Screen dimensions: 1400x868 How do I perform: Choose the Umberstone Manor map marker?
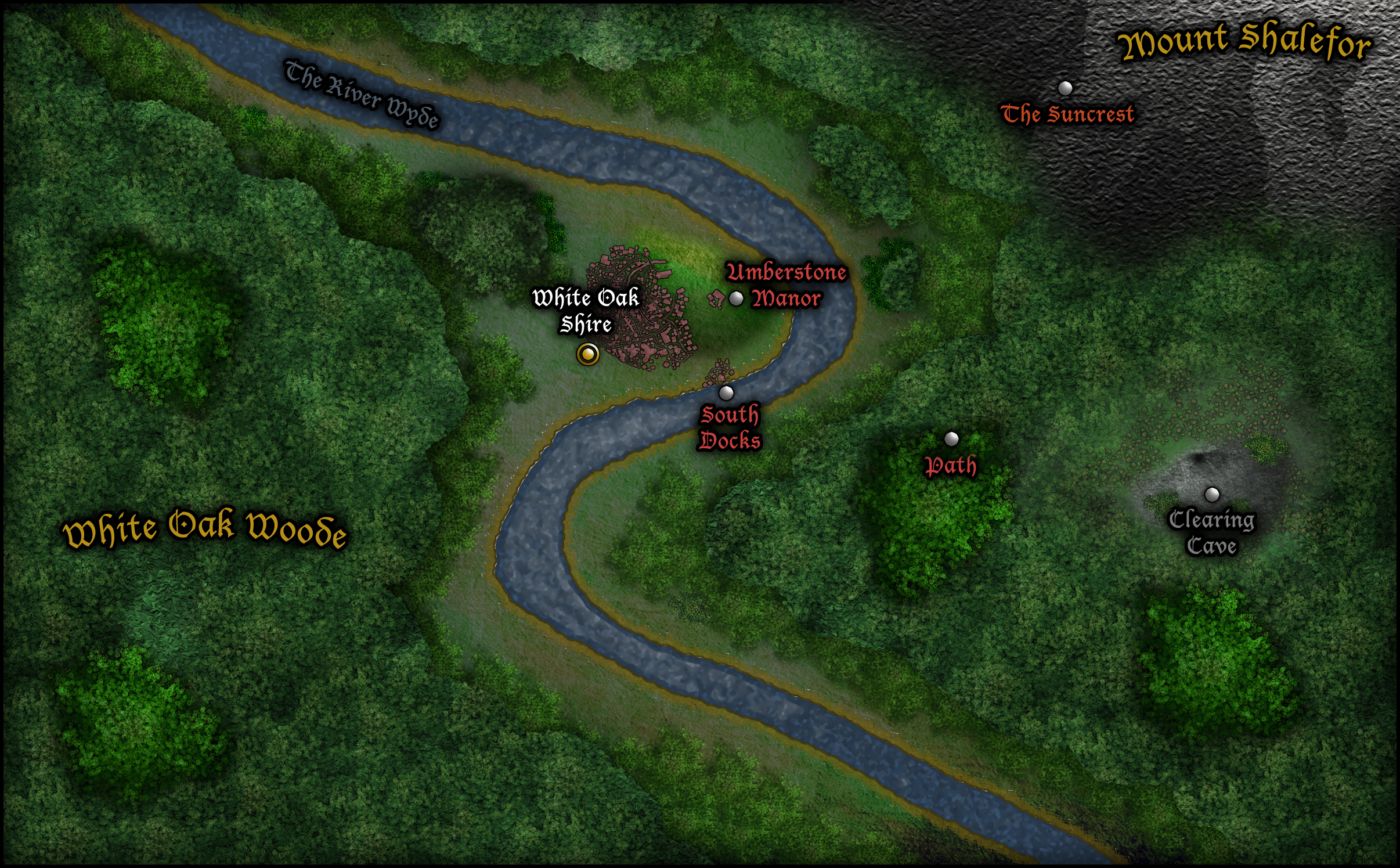coord(736,298)
